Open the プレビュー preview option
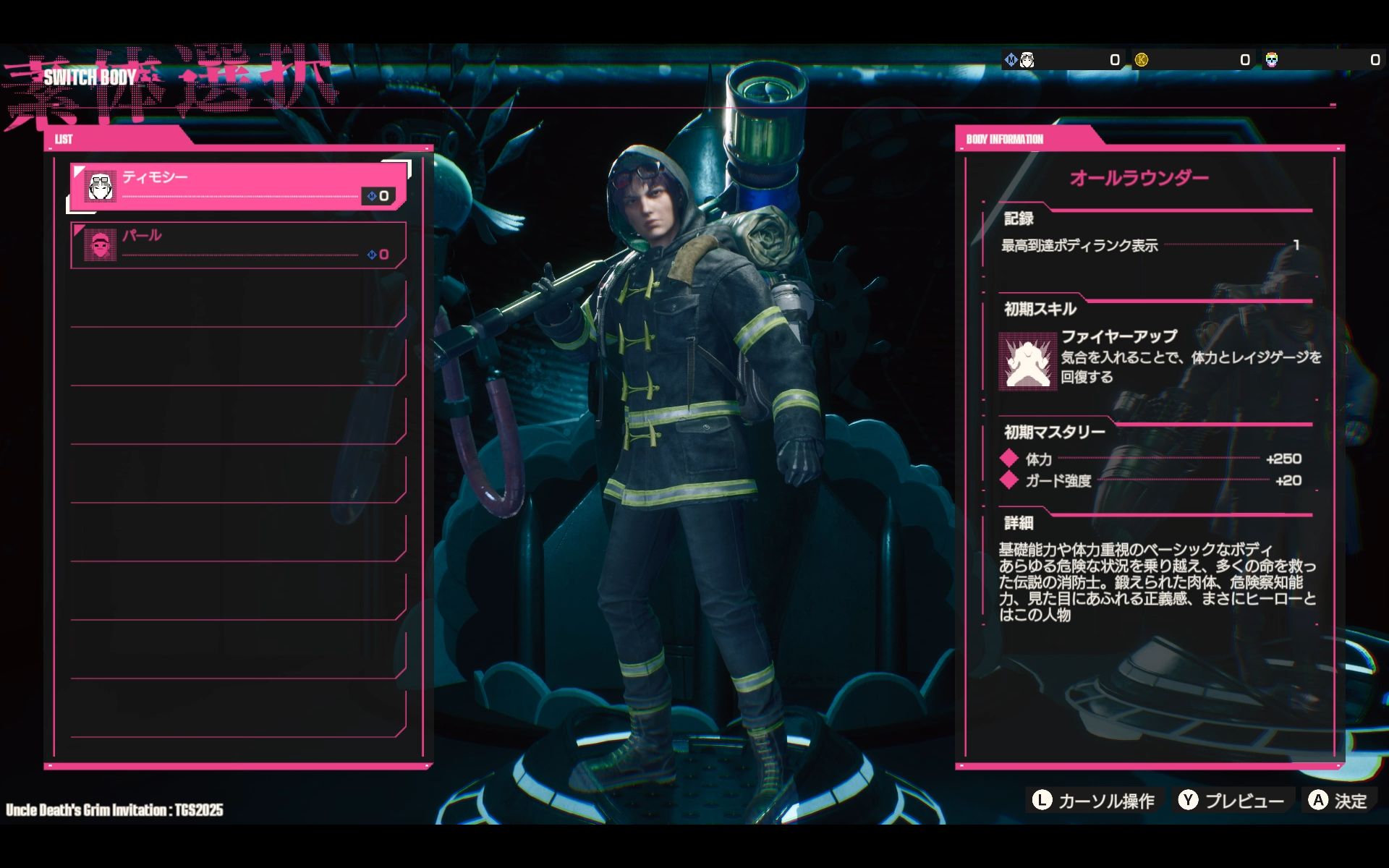 click(1232, 801)
